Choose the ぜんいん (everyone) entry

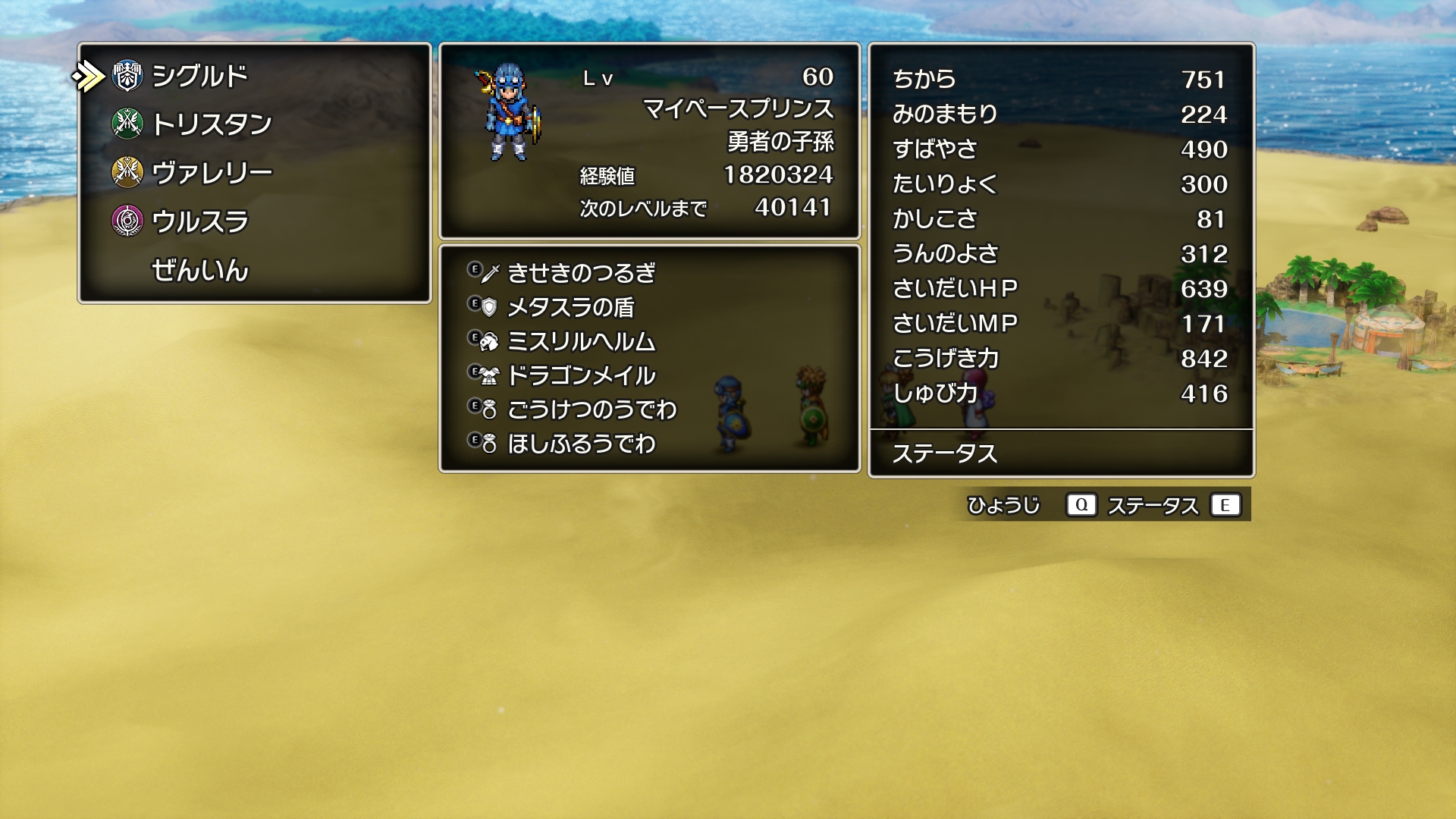(200, 270)
